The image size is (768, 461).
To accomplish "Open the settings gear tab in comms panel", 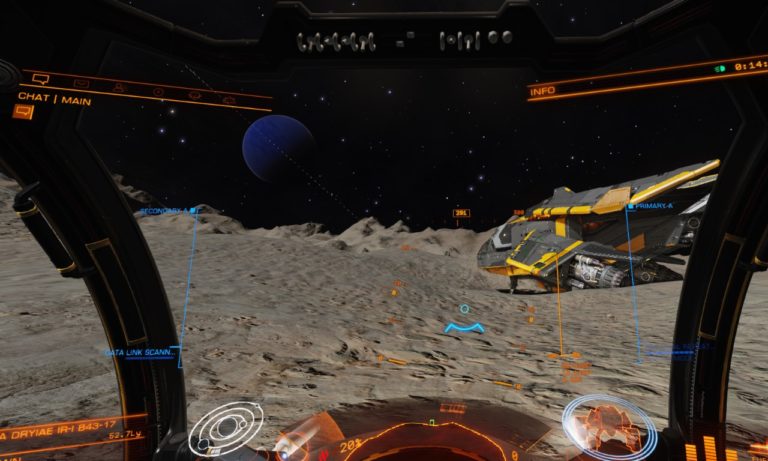I will 228,100.
